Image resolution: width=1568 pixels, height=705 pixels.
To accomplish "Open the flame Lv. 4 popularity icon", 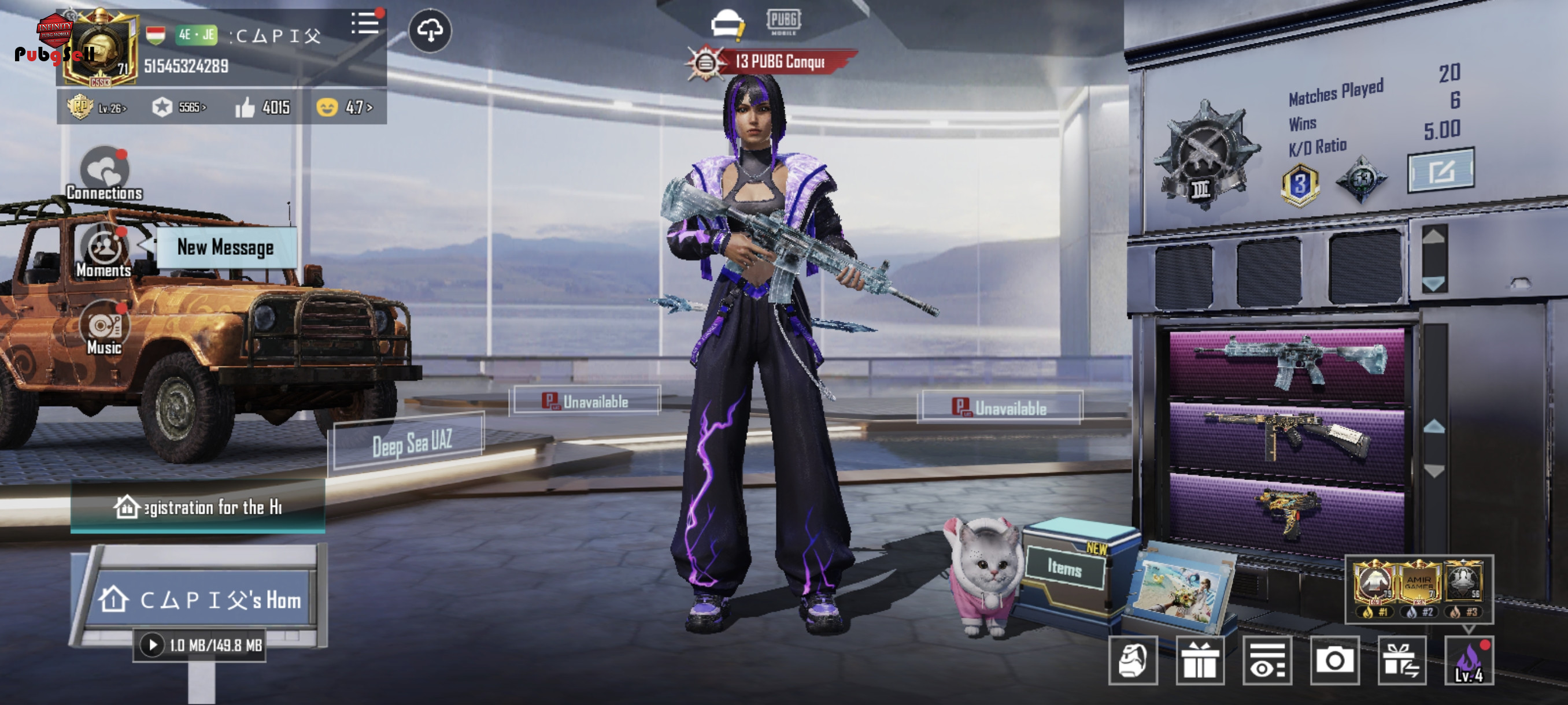I will 1469,661.
